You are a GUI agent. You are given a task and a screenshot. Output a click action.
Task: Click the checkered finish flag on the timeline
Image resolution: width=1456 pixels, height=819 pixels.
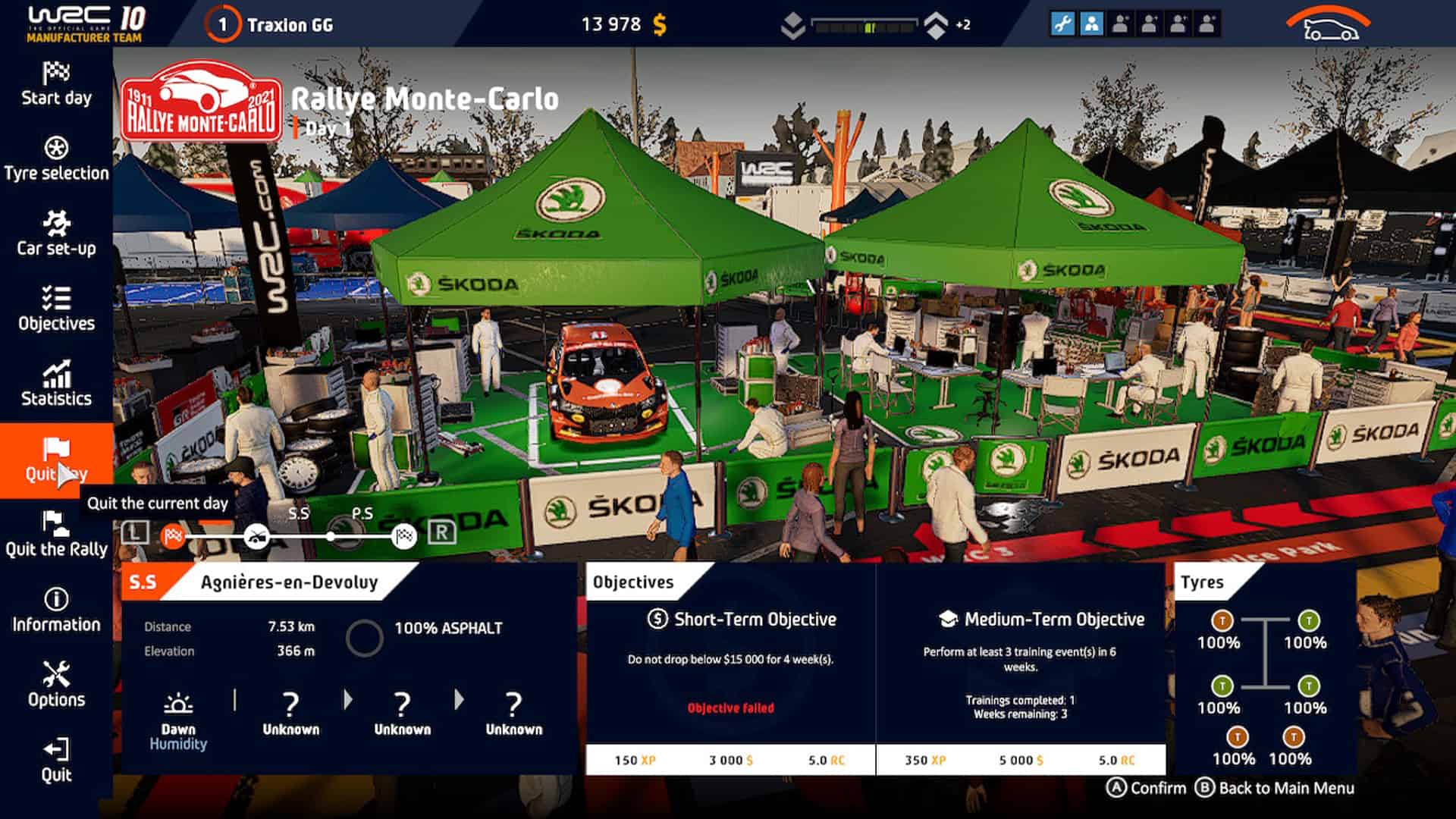(x=403, y=535)
